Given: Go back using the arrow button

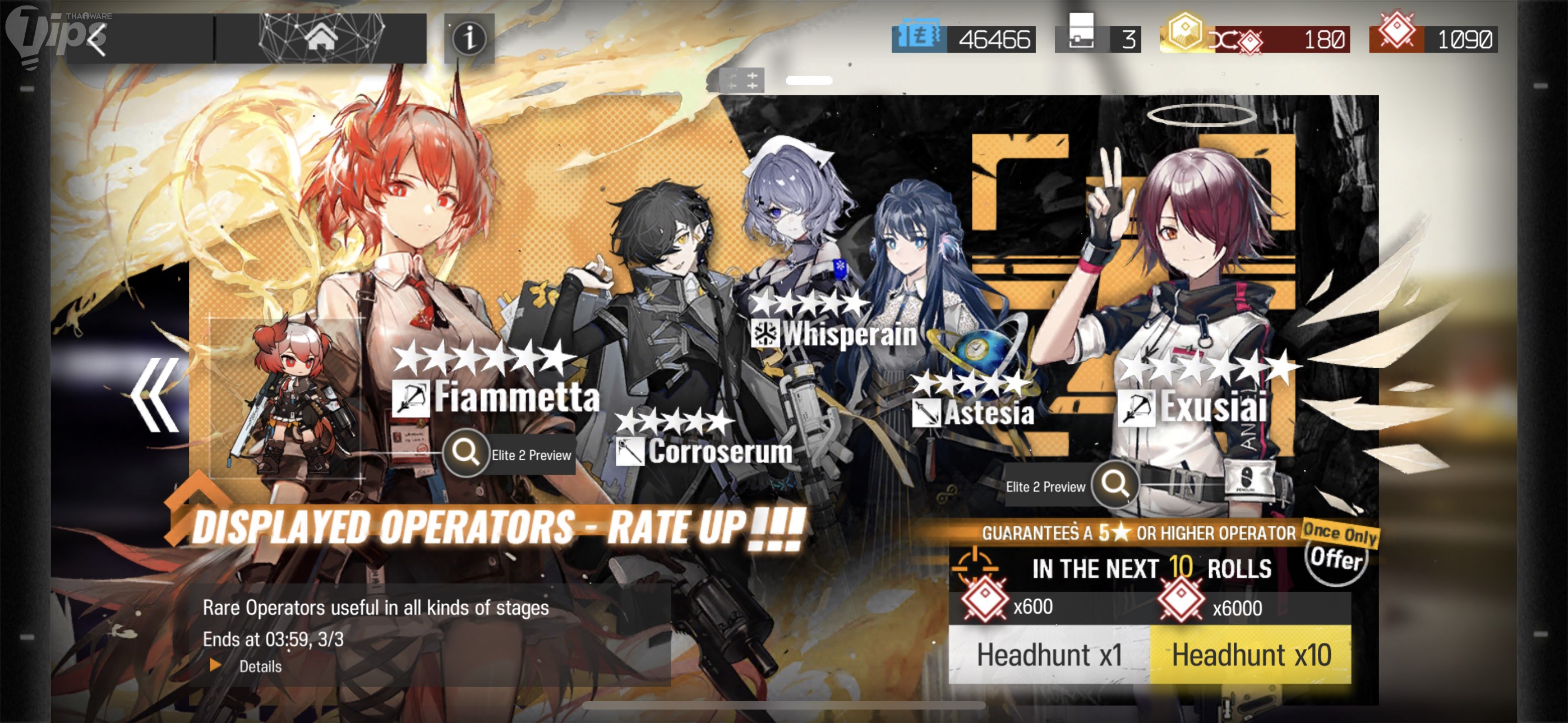Looking at the screenshot, I should click(x=98, y=40).
